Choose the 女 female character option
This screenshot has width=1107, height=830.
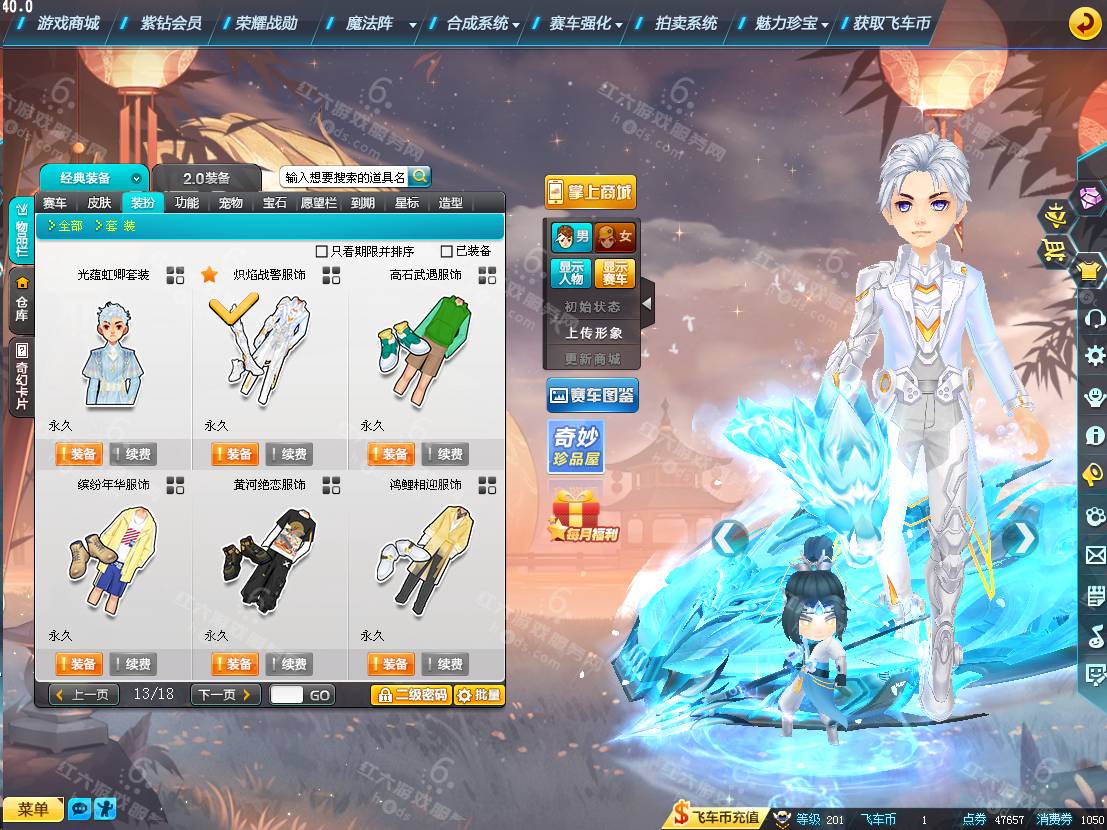(x=614, y=237)
